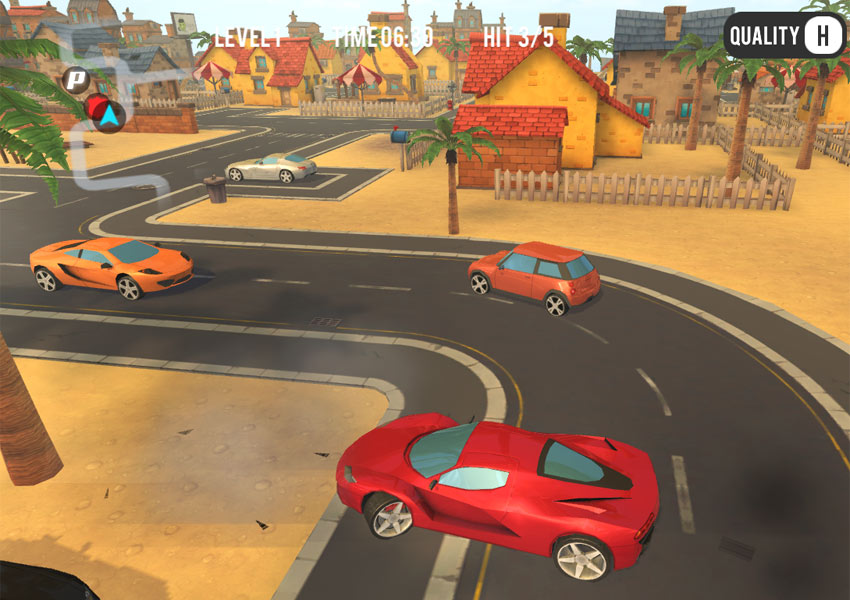Select the P parking marker on minimap

pyautogui.click(x=74, y=79)
